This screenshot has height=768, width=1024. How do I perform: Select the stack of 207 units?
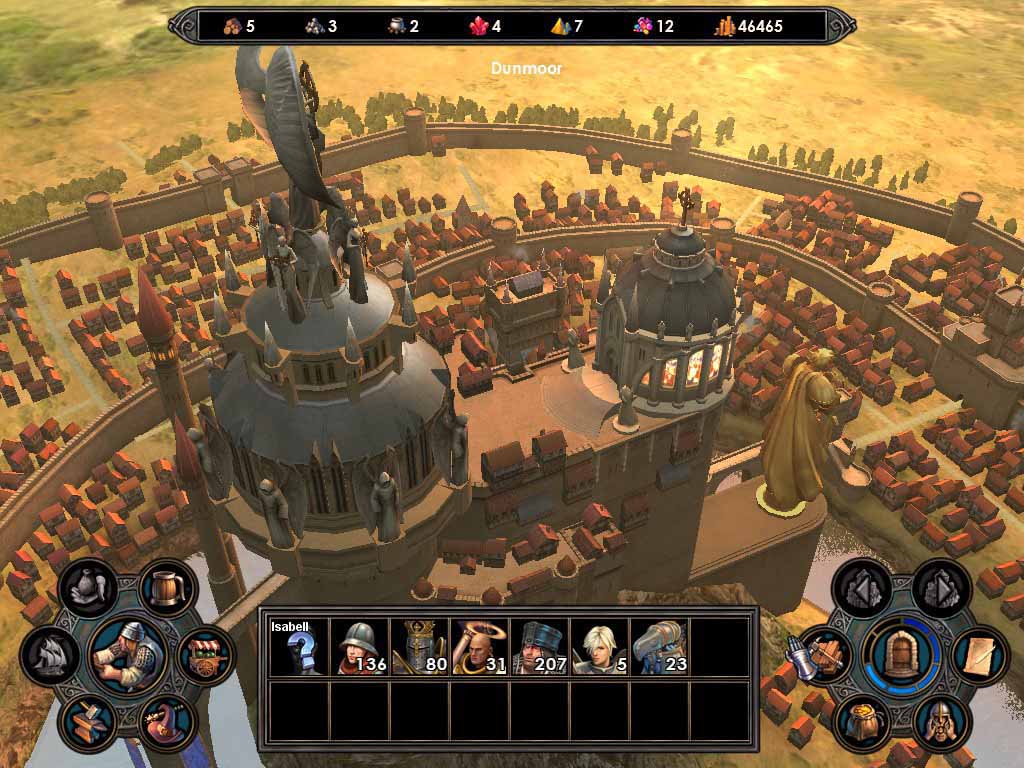(539, 647)
